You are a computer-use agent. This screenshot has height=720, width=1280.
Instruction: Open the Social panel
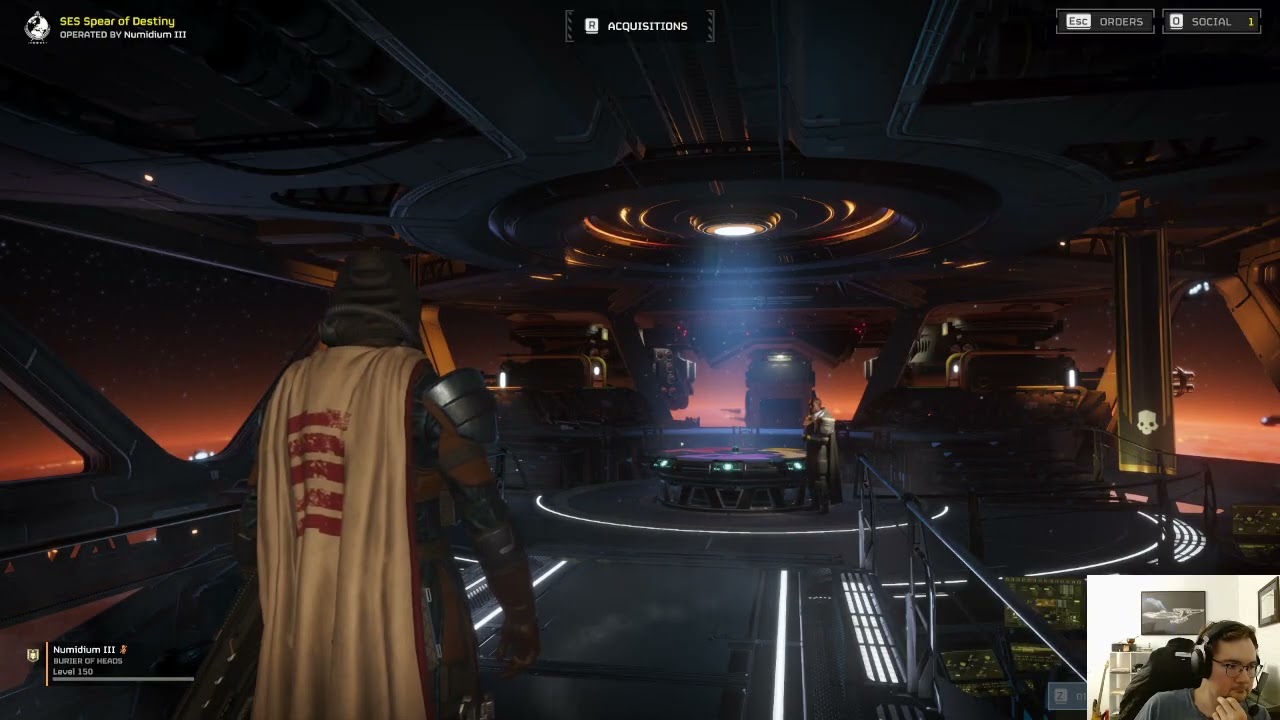click(1210, 21)
